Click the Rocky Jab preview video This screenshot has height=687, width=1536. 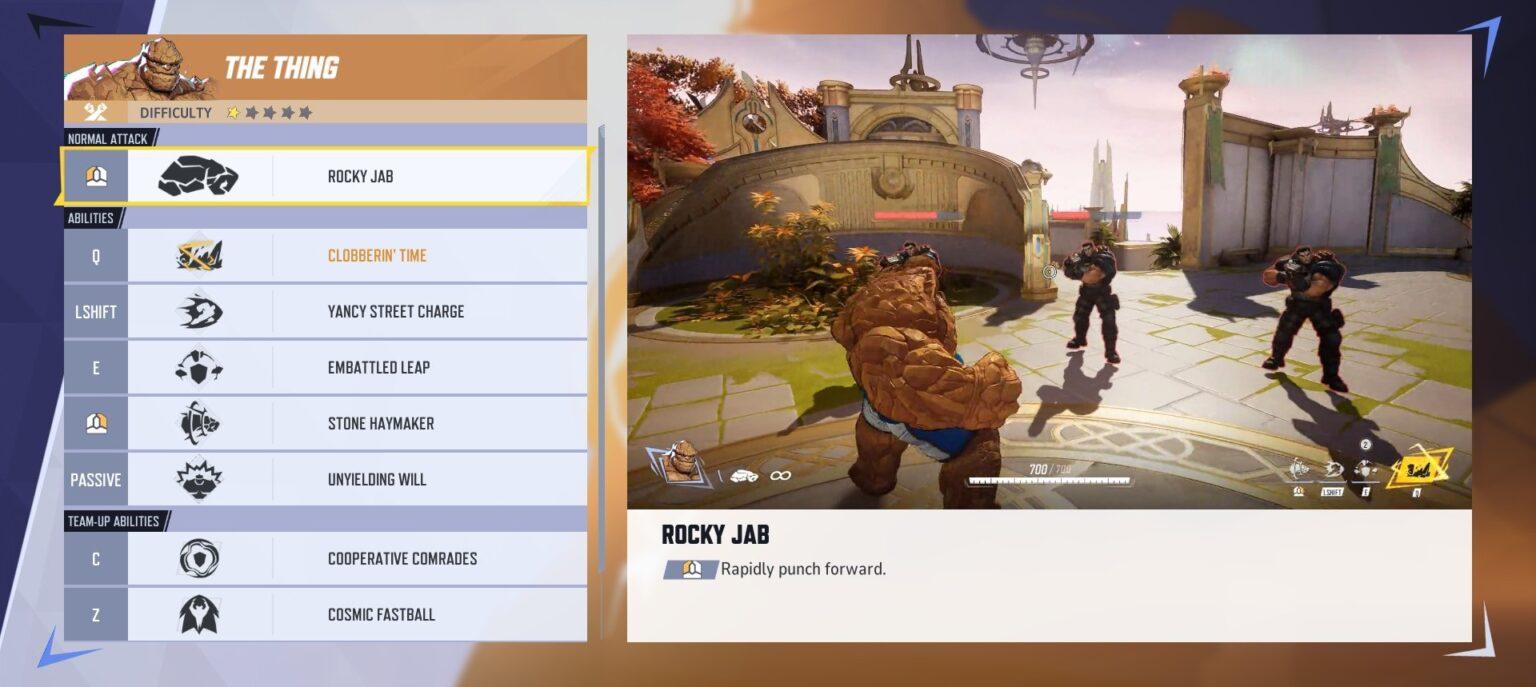[1048, 272]
